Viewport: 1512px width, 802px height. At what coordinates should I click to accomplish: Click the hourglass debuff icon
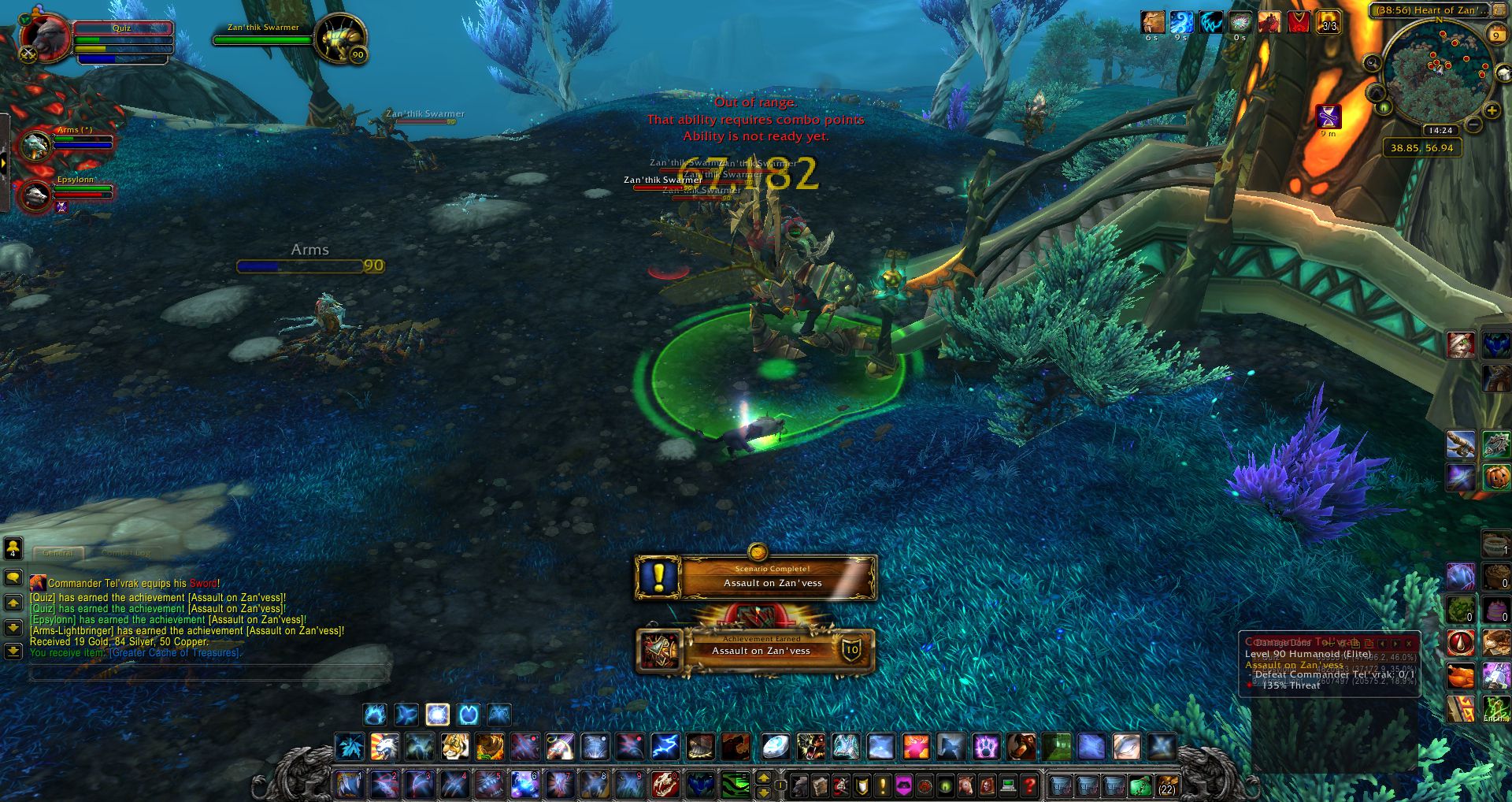(x=1329, y=117)
